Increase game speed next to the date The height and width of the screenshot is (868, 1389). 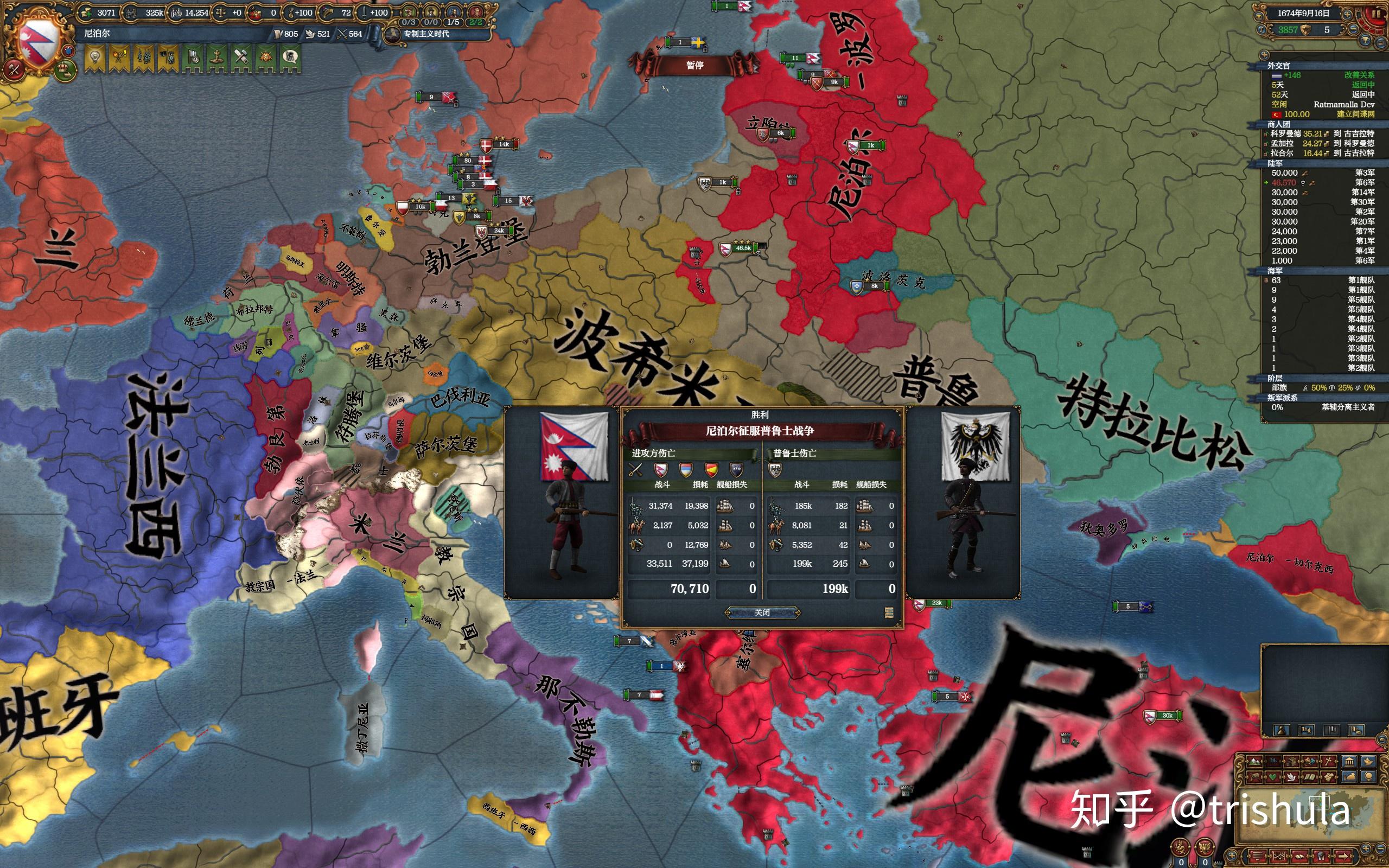click(1347, 15)
